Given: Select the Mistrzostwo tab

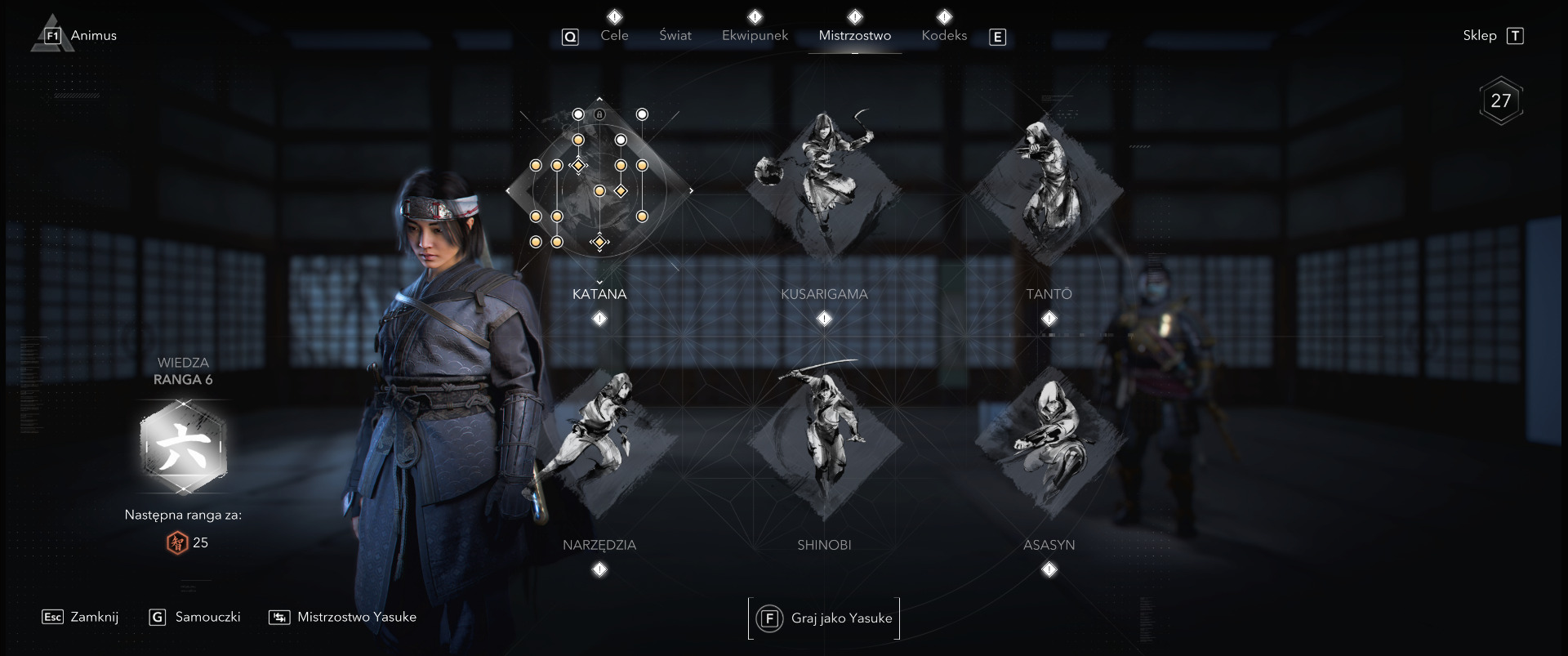Looking at the screenshot, I should point(854,35).
